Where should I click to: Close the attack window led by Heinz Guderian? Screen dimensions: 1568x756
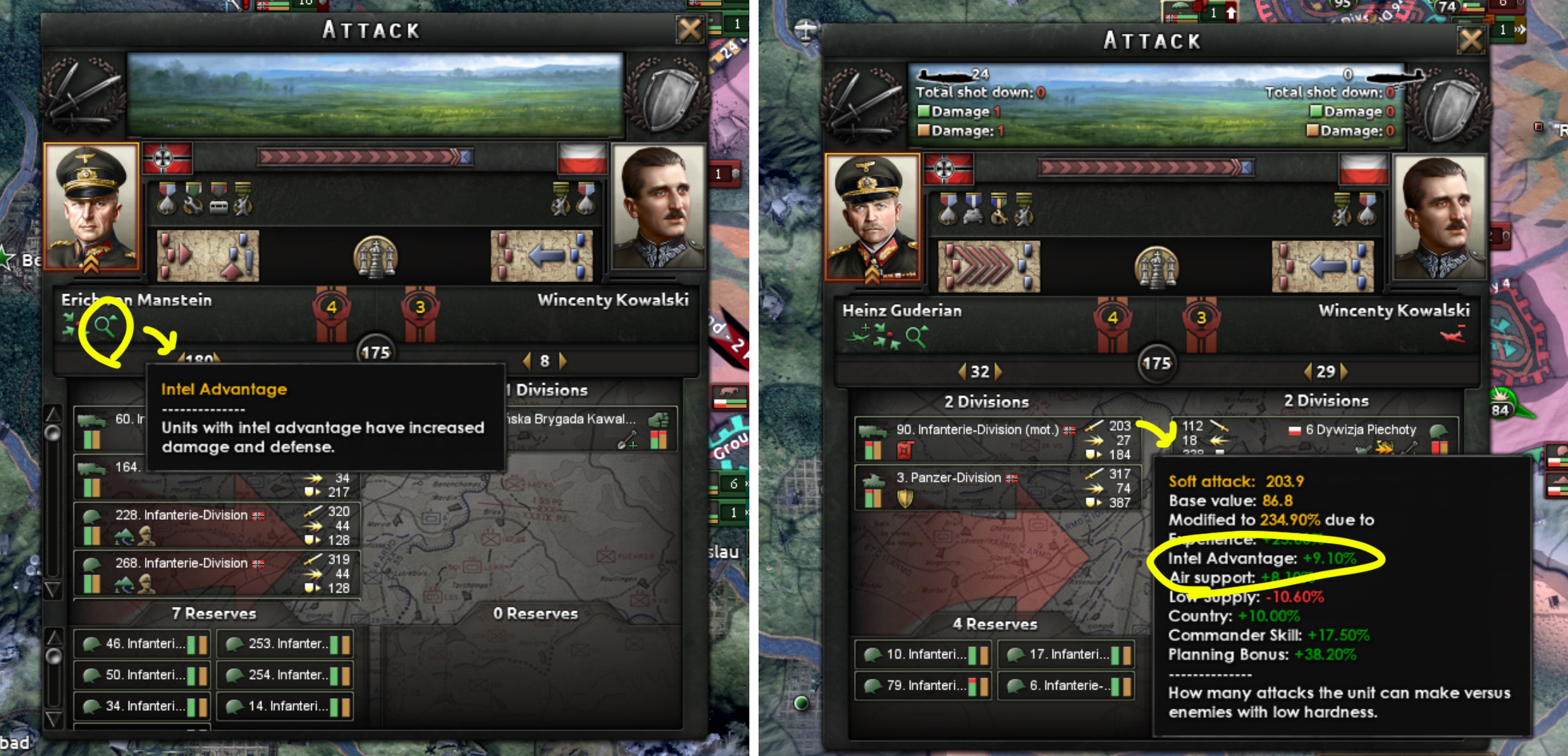coord(1471,40)
